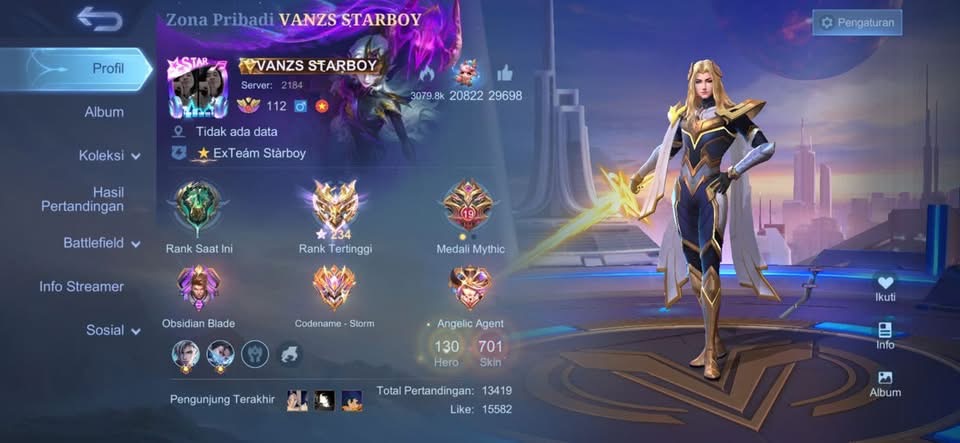Expand the Koleksi menu
The width and height of the screenshot is (960, 443).
click(x=108, y=156)
